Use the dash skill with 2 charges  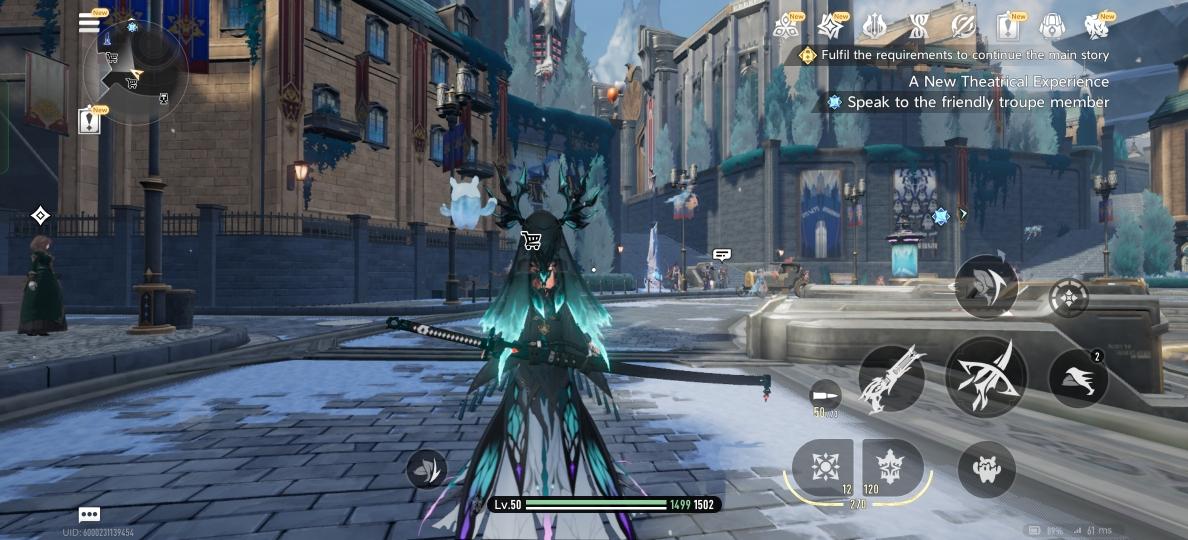[x=1078, y=379]
